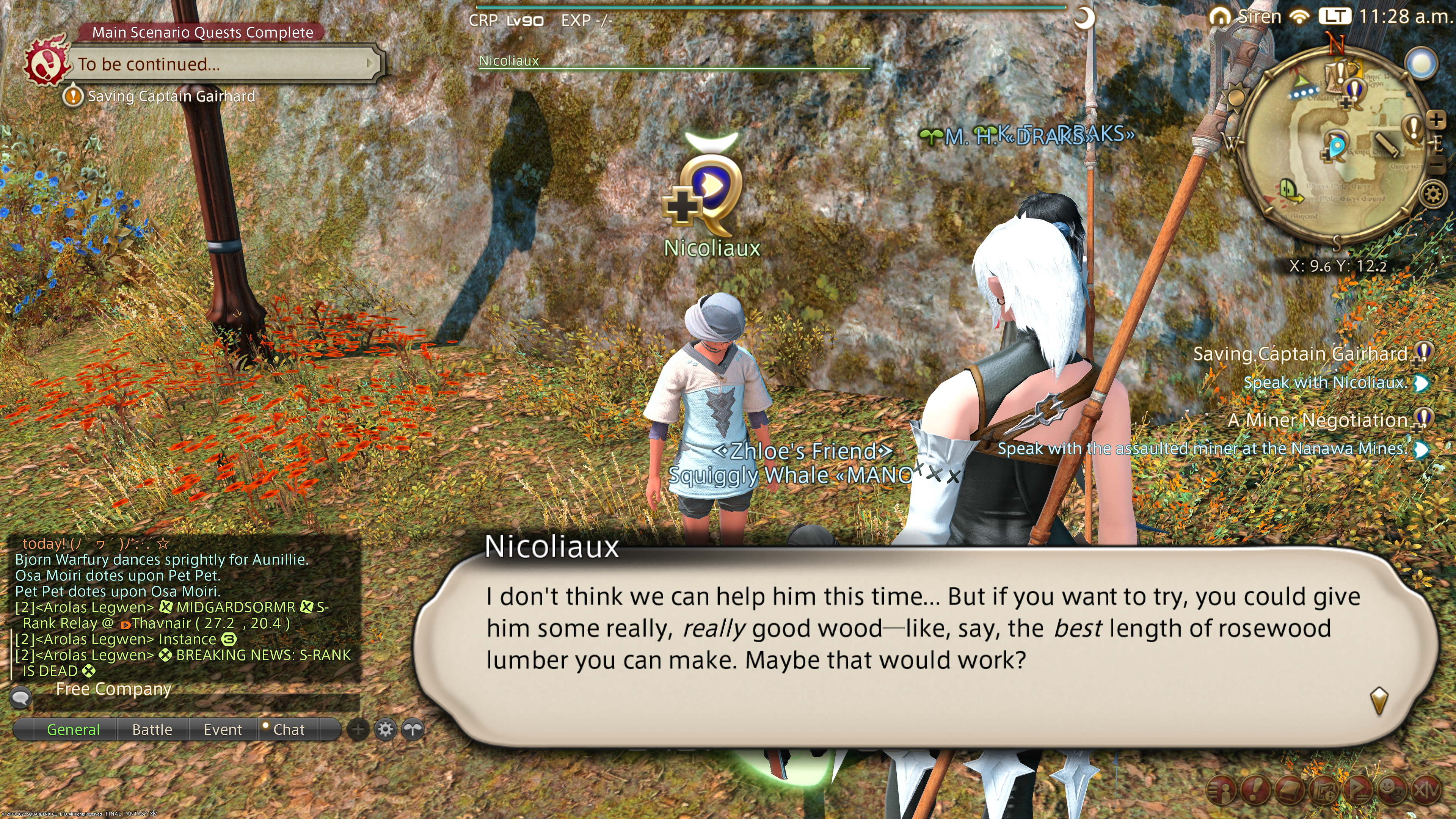Image resolution: width=1456 pixels, height=819 pixels.
Task: Open the Character menu icon
Action: click(x=1221, y=789)
